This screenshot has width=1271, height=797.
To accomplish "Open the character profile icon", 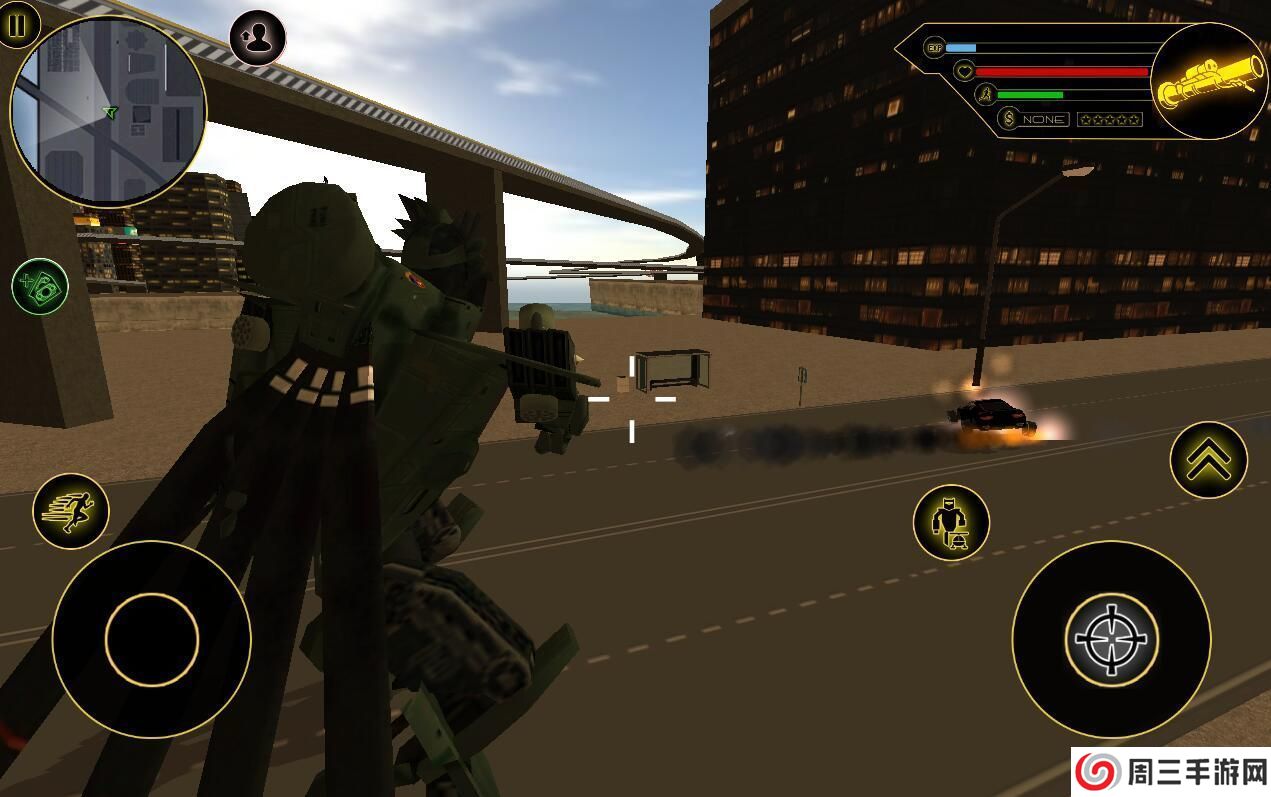I will 258,38.
